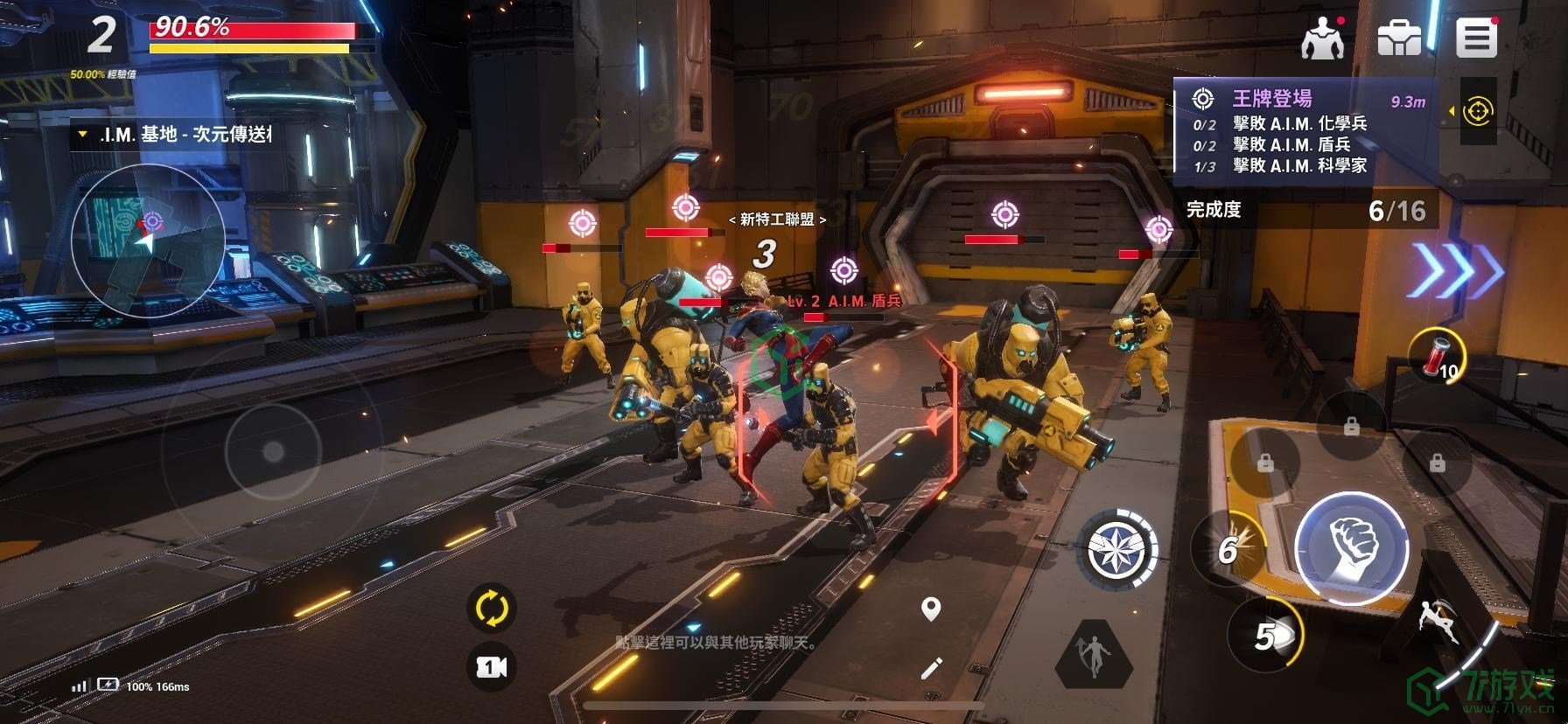
Task: Tap the yellow rotate arrows button
Action: 491,608
